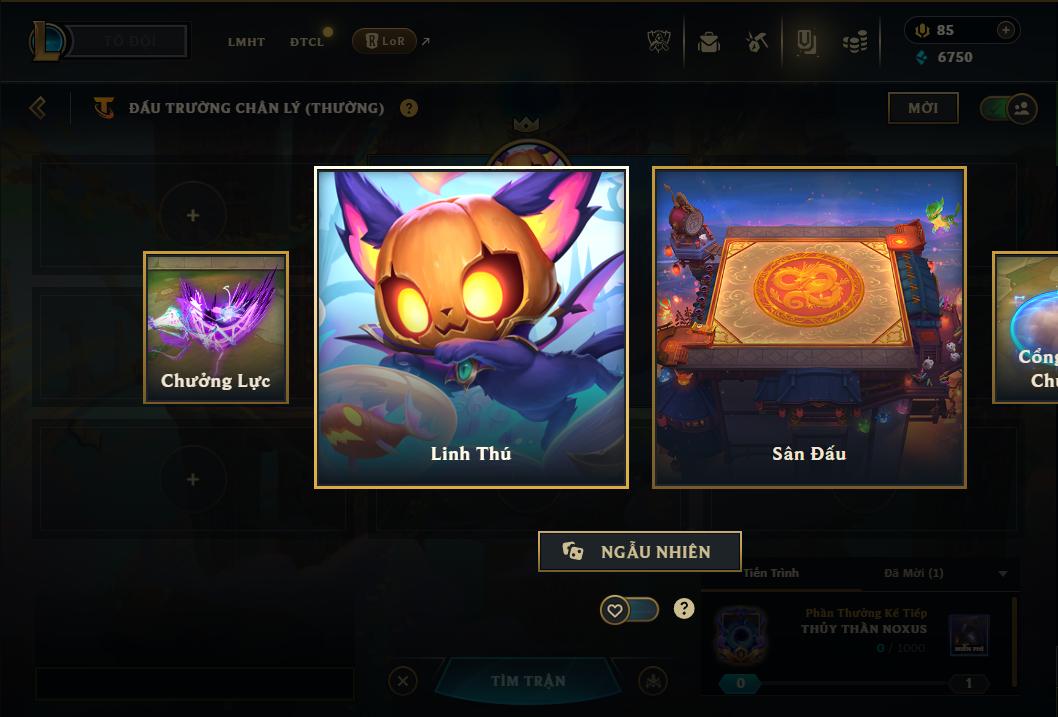
Task: Switch to the ĐTCL tab
Action: coord(307,42)
